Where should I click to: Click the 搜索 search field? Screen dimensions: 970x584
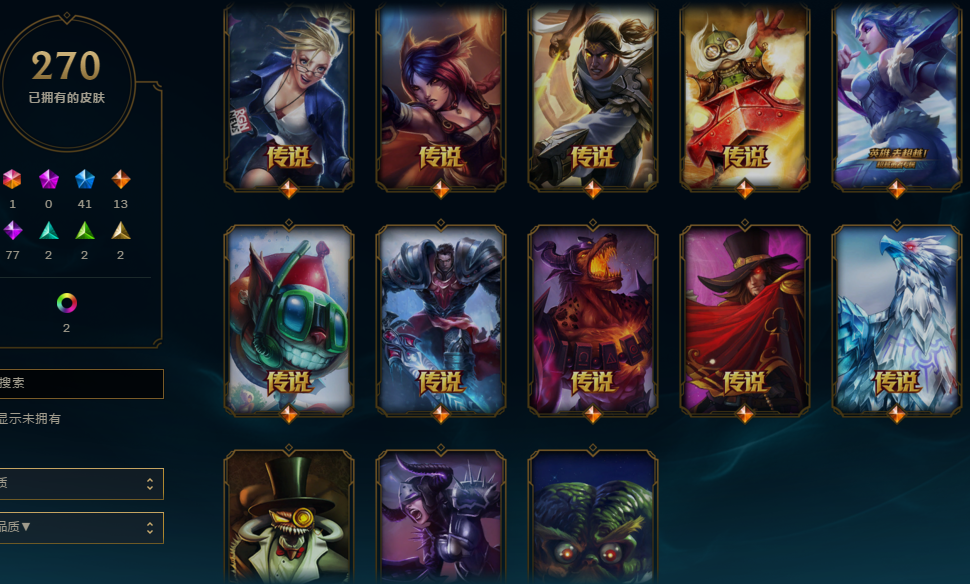click(x=80, y=383)
